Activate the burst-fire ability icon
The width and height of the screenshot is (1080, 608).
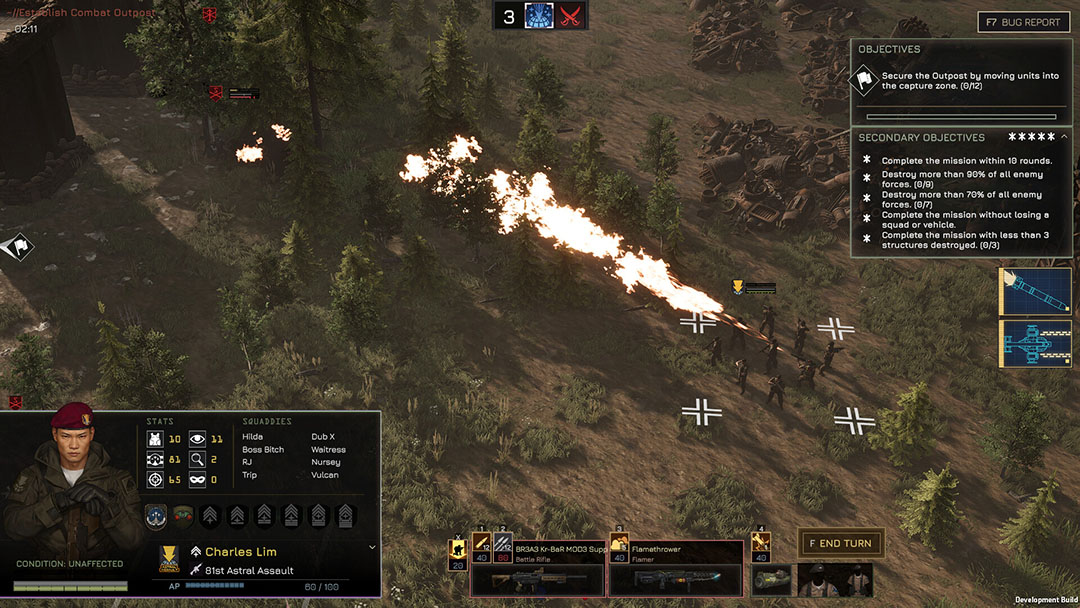click(x=504, y=545)
